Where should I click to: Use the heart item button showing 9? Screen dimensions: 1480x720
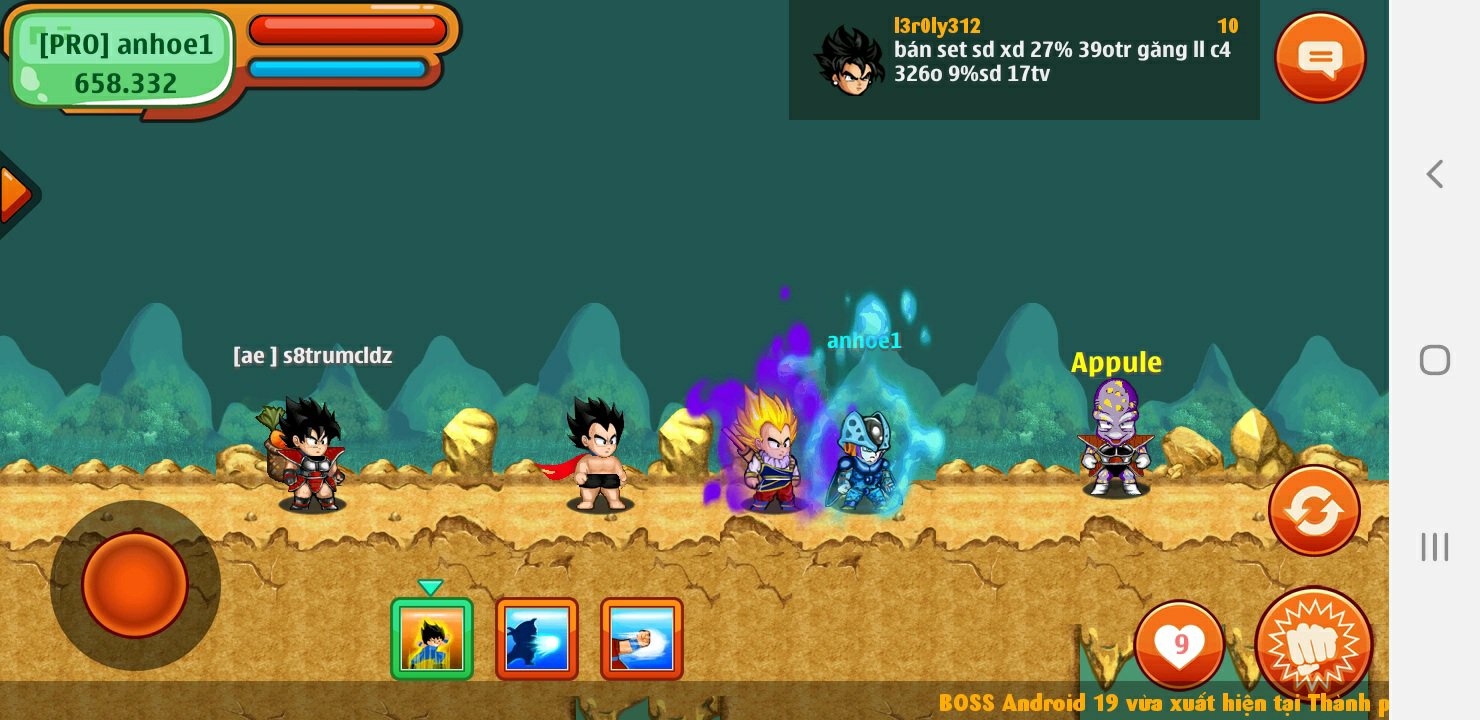[1179, 645]
